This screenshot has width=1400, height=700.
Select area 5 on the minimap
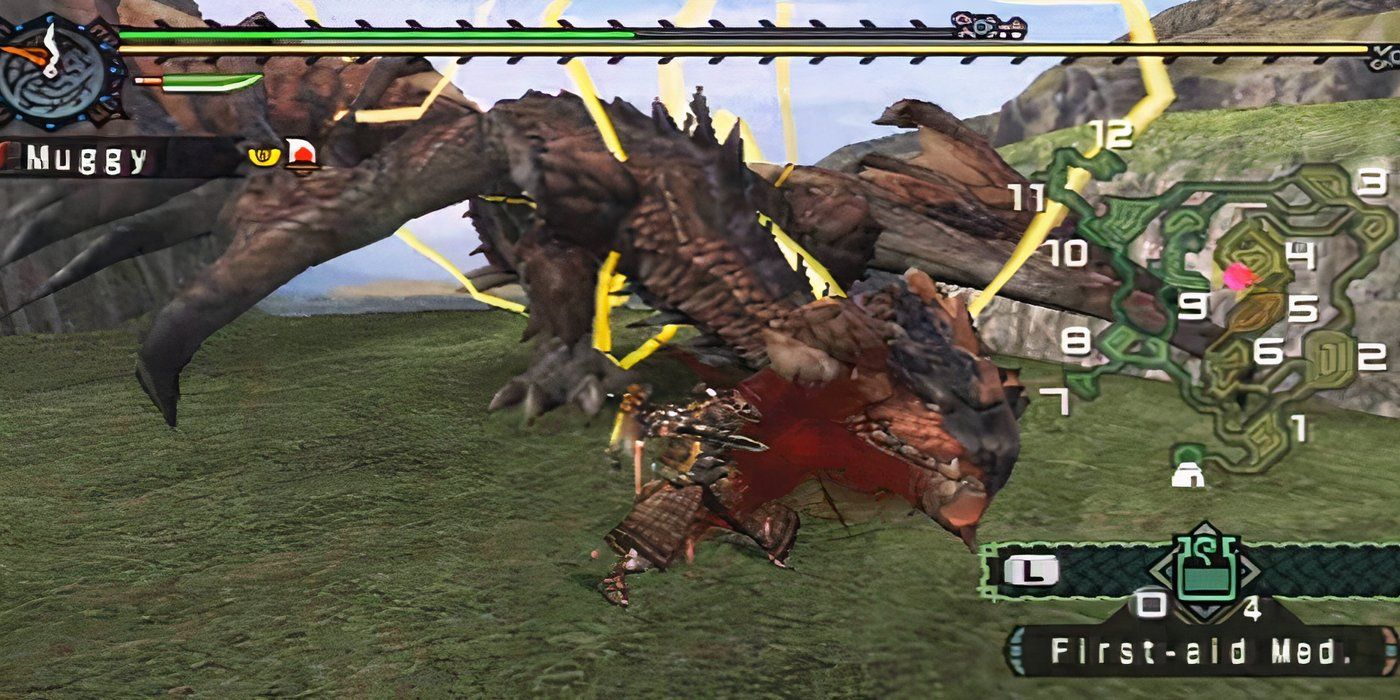[x=1301, y=308]
